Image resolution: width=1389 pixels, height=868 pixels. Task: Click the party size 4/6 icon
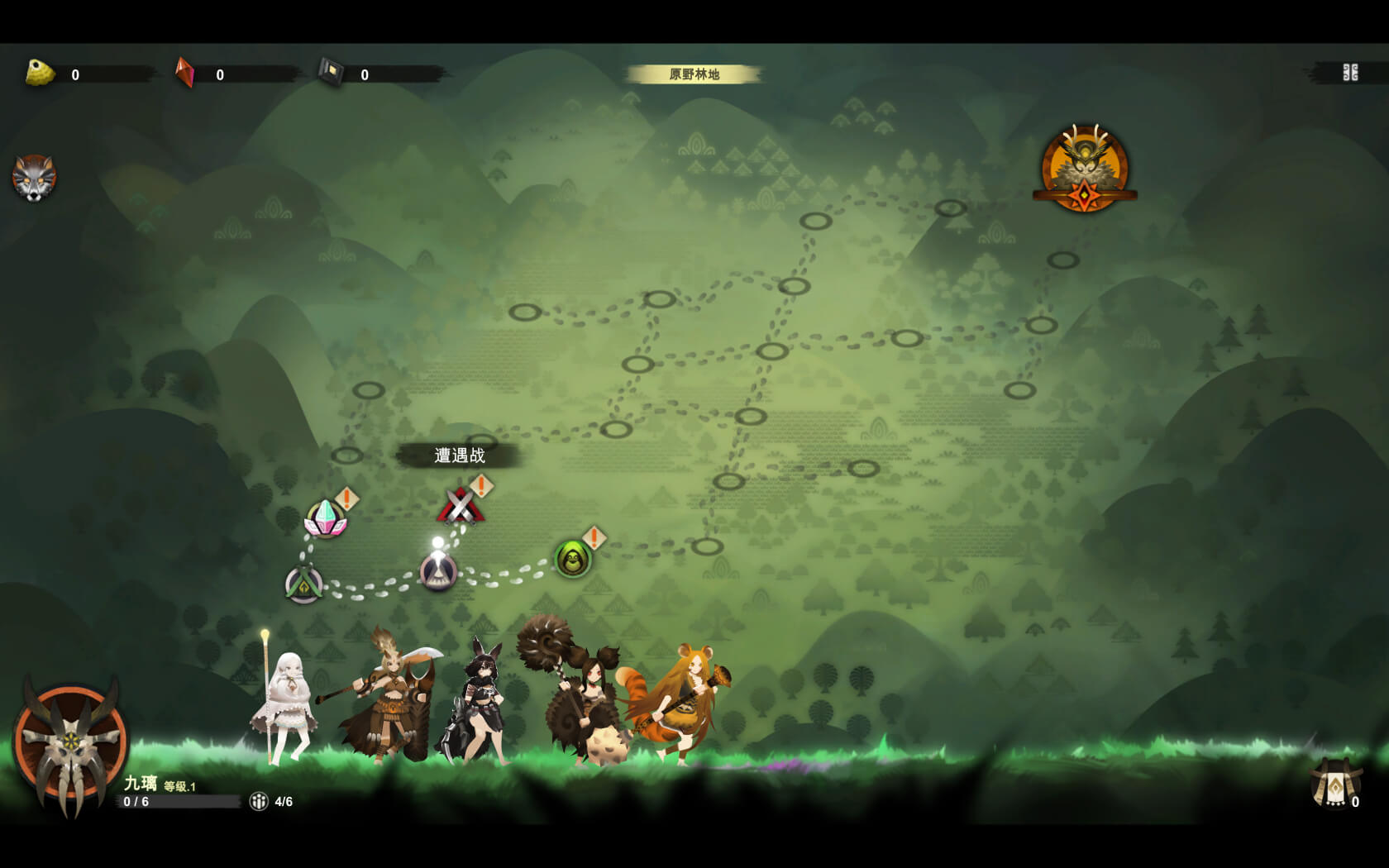(x=259, y=801)
